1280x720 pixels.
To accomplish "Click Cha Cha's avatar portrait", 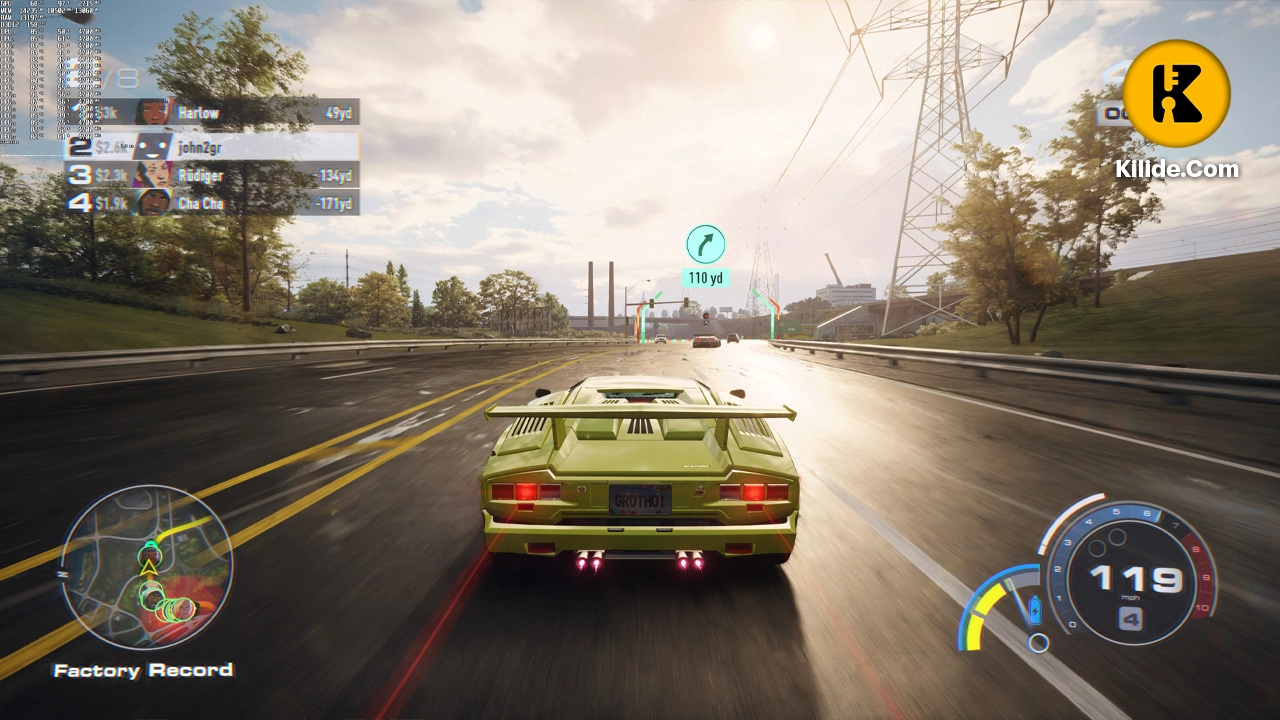I will [x=152, y=203].
